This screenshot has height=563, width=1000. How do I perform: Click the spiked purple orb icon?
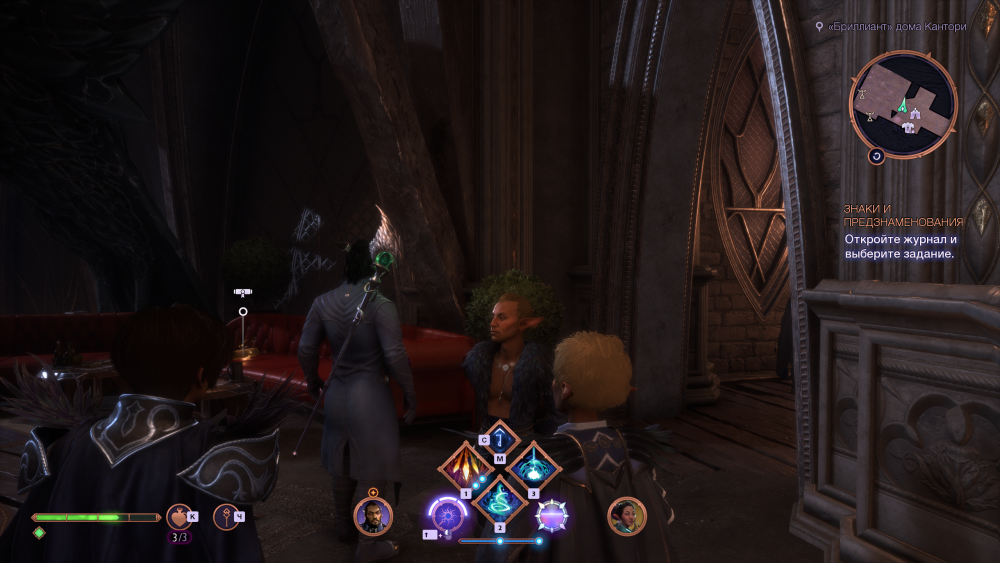(552, 516)
